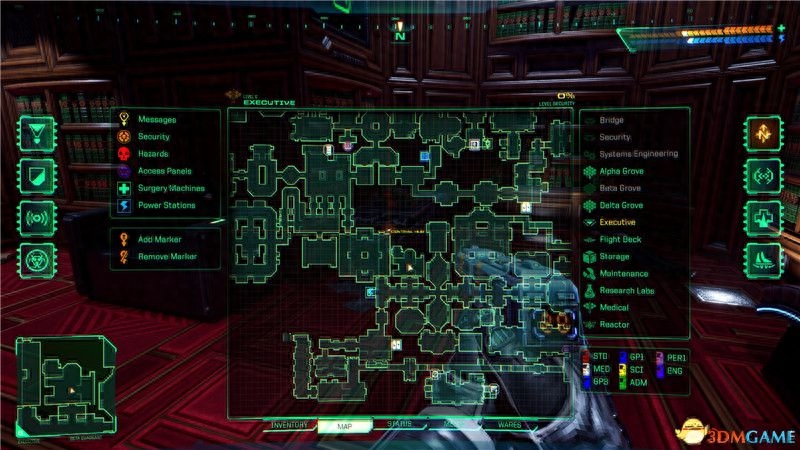Image resolution: width=800 pixels, height=450 pixels.
Task: Show Hazards on the map
Action: (153, 154)
